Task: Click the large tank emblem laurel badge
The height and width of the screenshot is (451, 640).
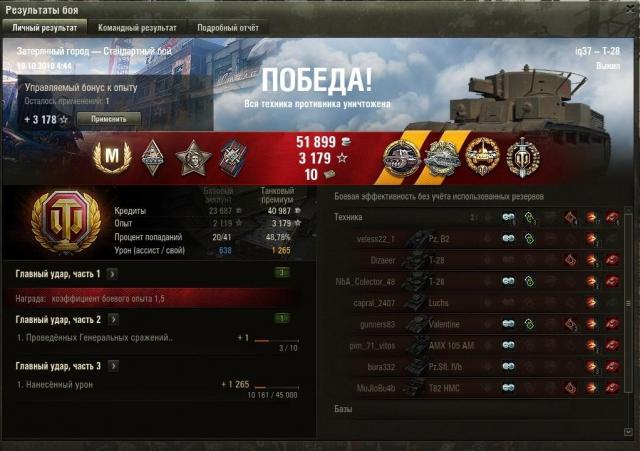Action: click(65, 222)
